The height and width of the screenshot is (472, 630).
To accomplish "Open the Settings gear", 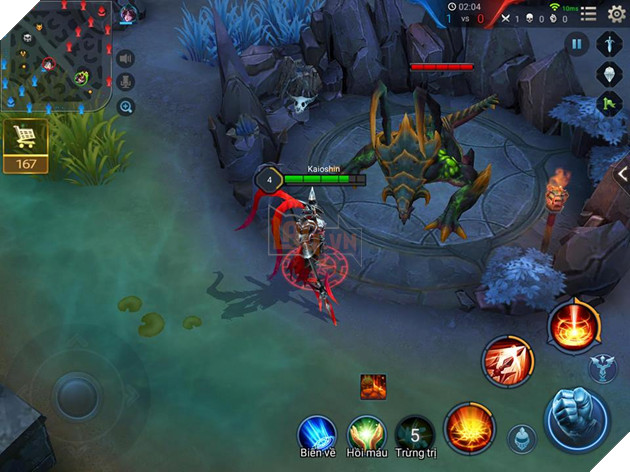I will tap(616, 13).
